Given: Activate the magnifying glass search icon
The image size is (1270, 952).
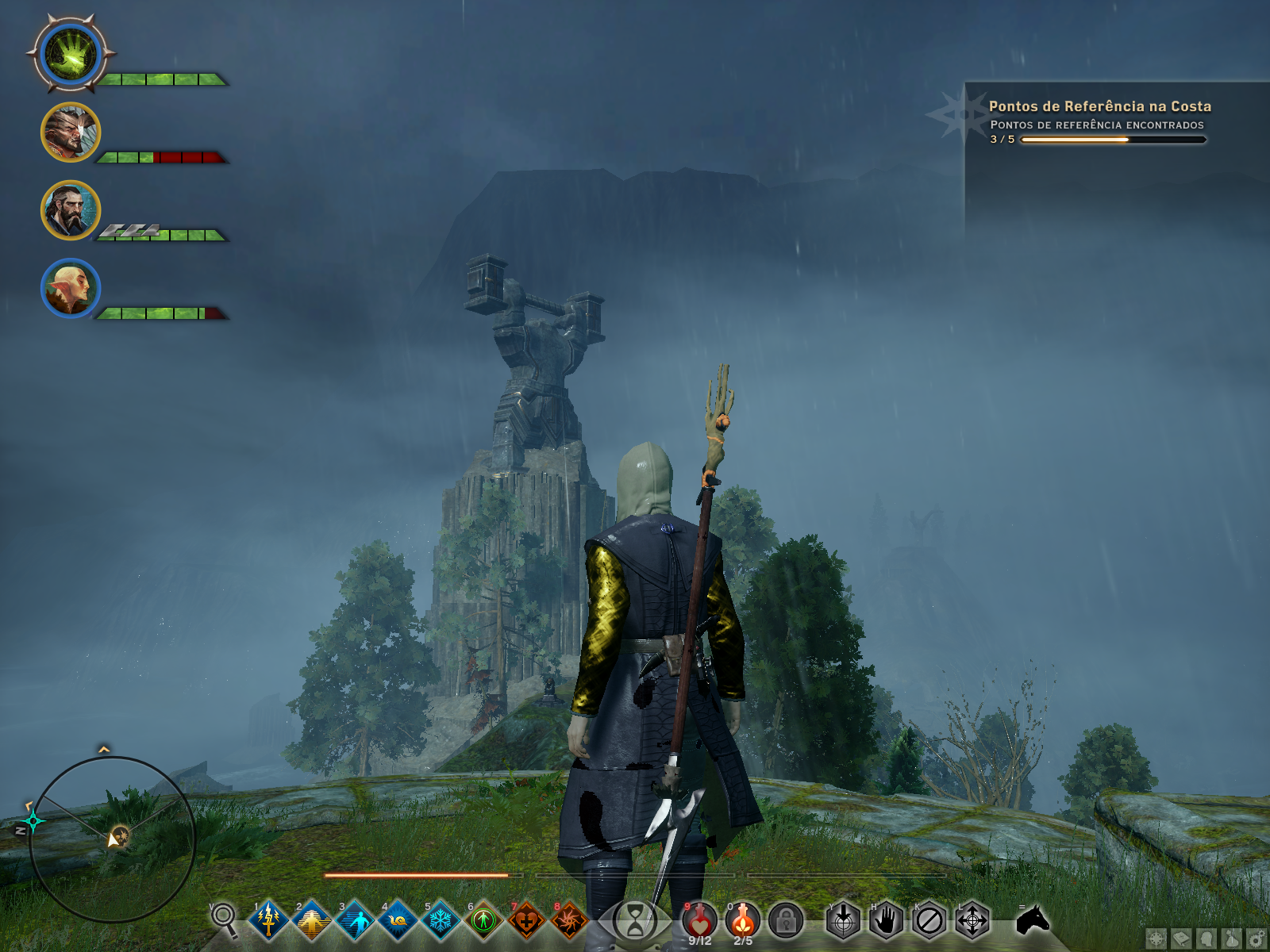Looking at the screenshot, I should [224, 919].
